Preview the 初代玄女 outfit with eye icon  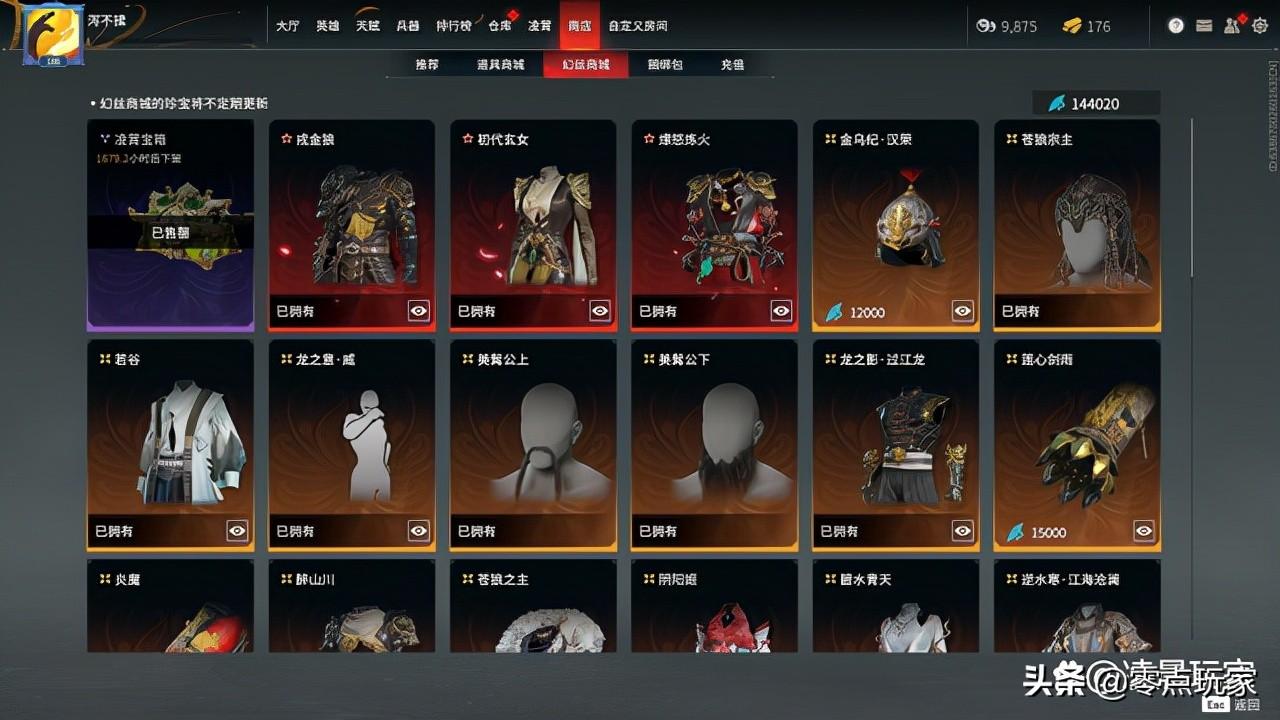click(600, 311)
